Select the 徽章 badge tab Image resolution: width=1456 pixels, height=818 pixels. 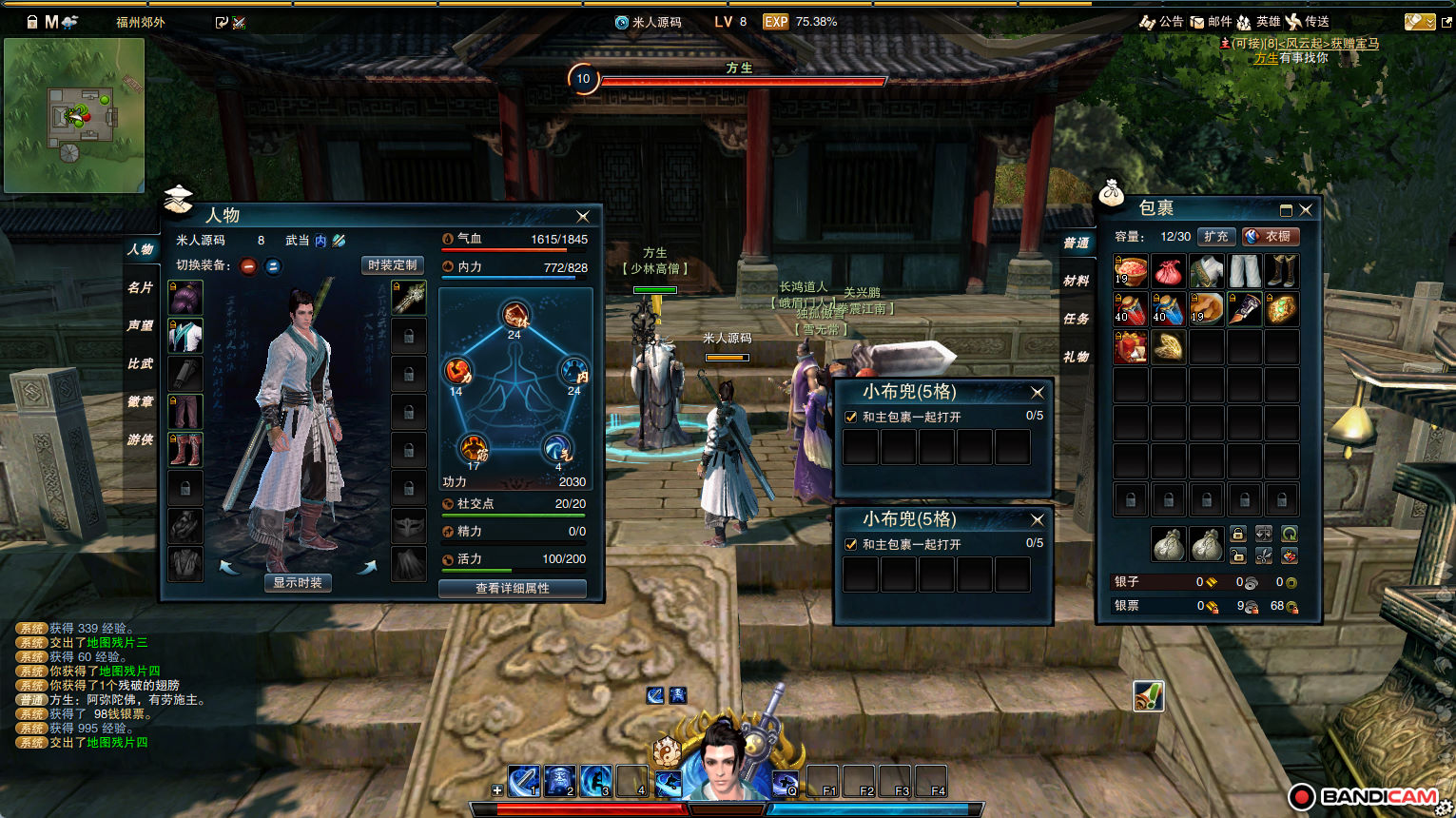pos(141,401)
